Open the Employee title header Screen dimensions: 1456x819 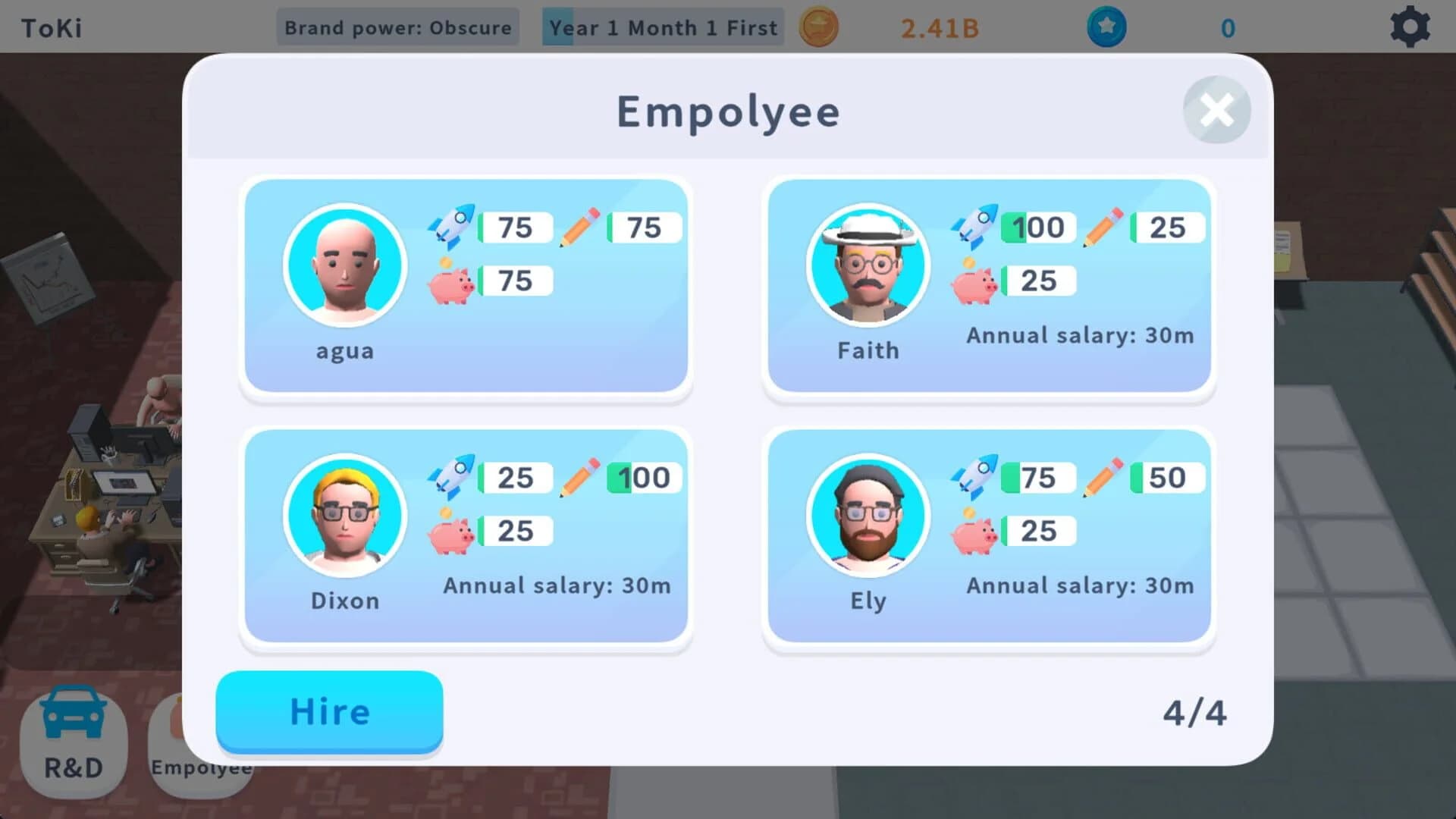tap(728, 111)
